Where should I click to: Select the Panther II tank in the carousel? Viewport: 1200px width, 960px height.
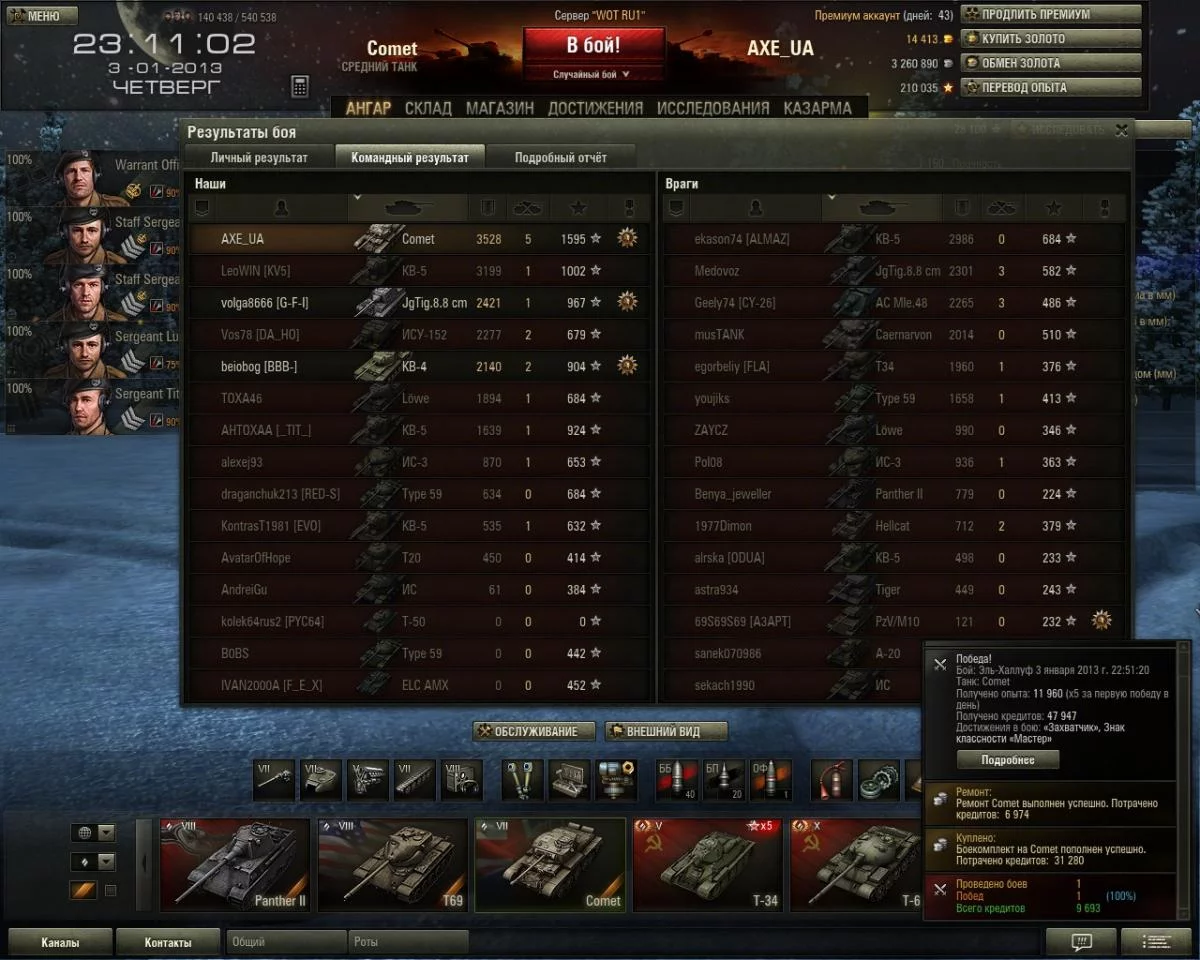235,865
